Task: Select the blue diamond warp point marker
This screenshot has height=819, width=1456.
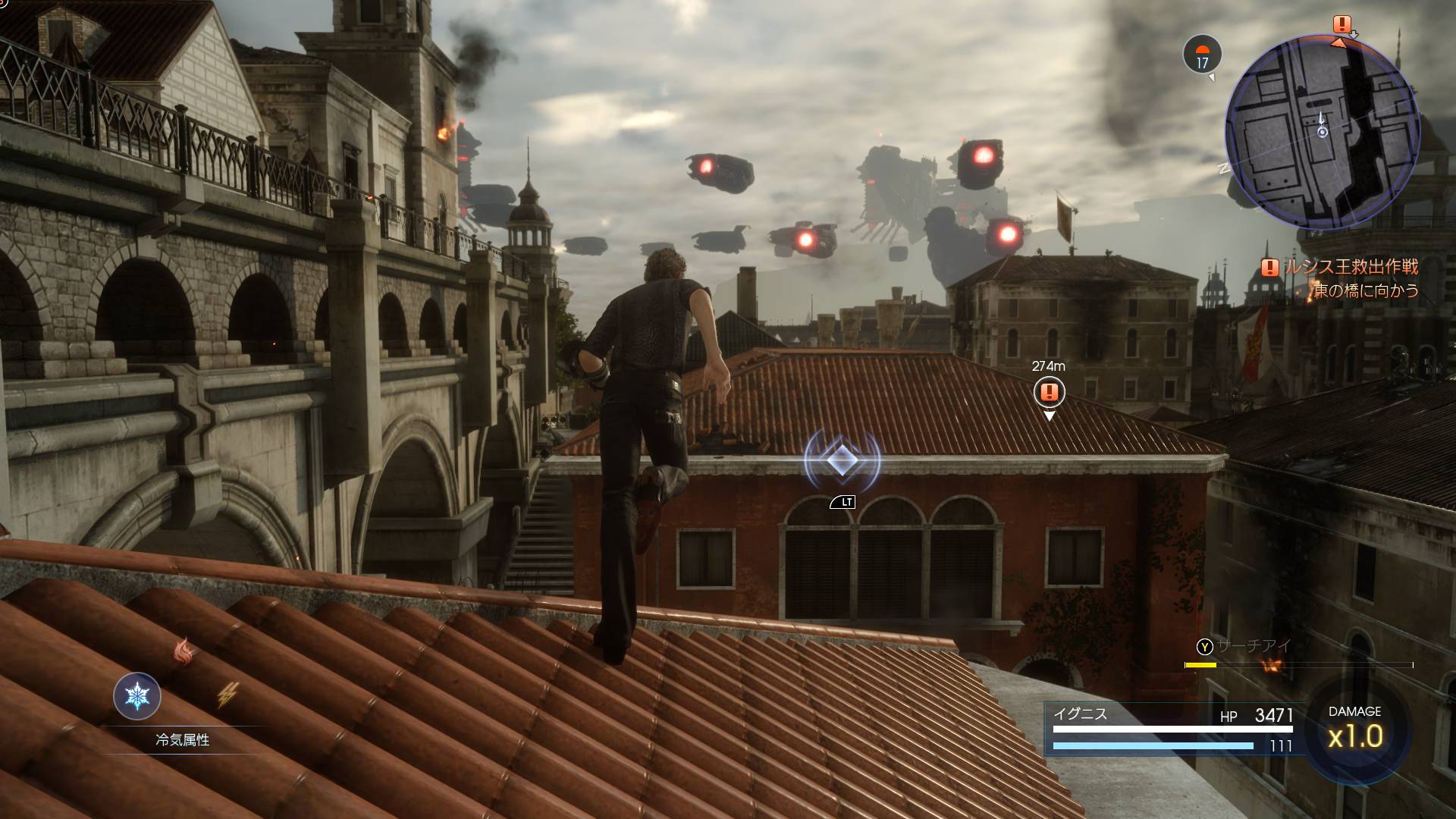Action: click(x=842, y=459)
